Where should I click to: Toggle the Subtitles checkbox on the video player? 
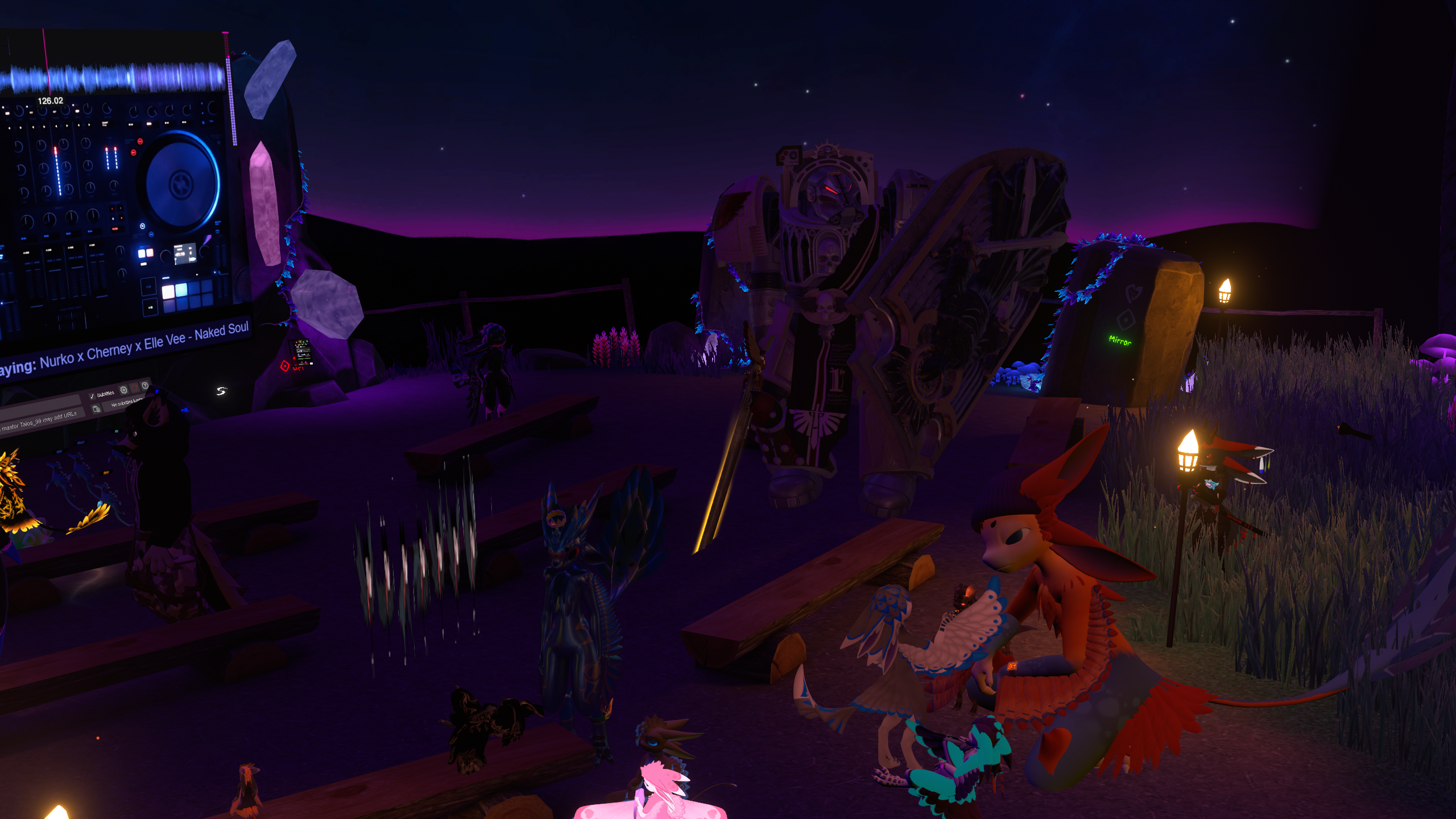[92, 396]
